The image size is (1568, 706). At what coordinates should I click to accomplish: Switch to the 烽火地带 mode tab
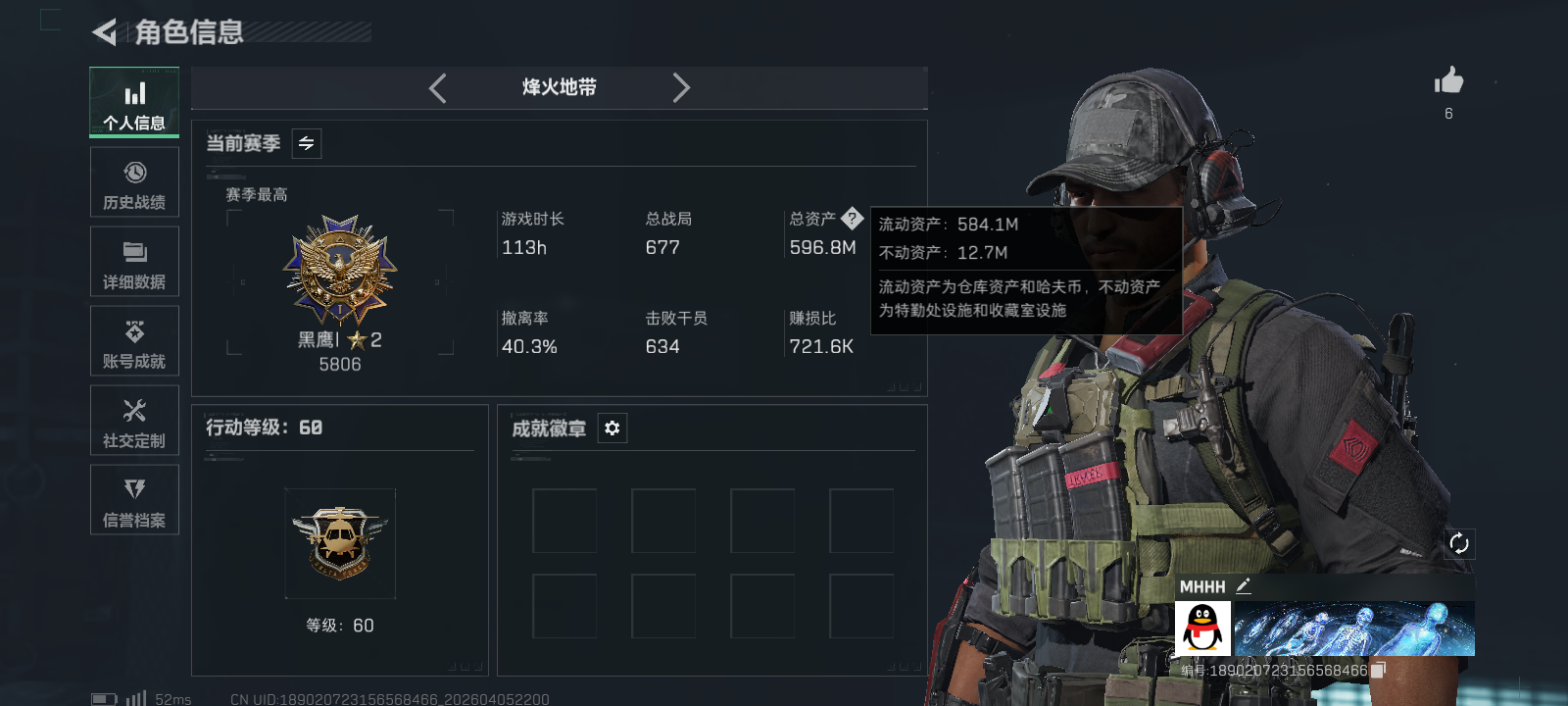pyautogui.click(x=559, y=87)
